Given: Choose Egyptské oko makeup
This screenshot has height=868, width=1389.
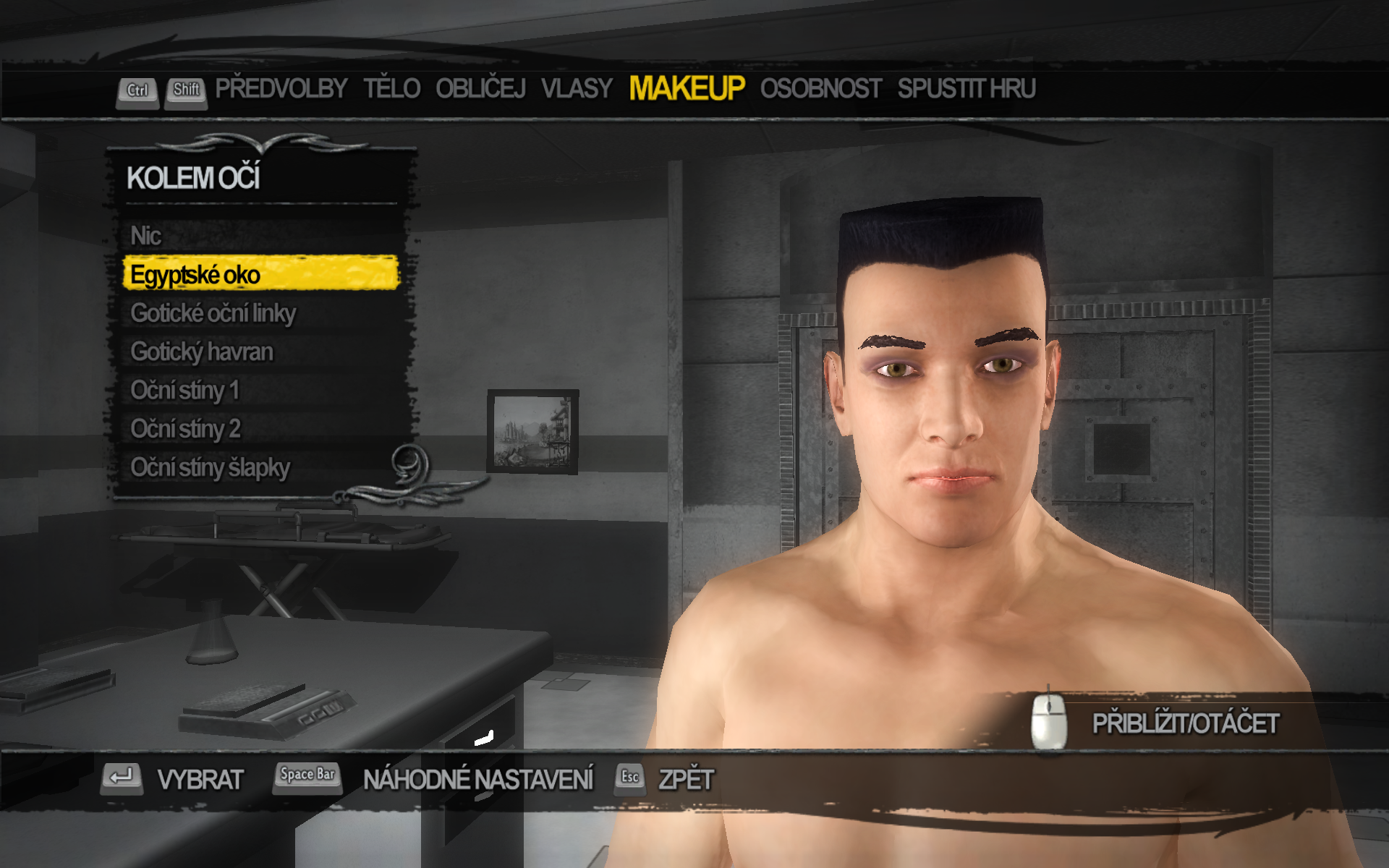Looking at the screenshot, I should click(195, 275).
